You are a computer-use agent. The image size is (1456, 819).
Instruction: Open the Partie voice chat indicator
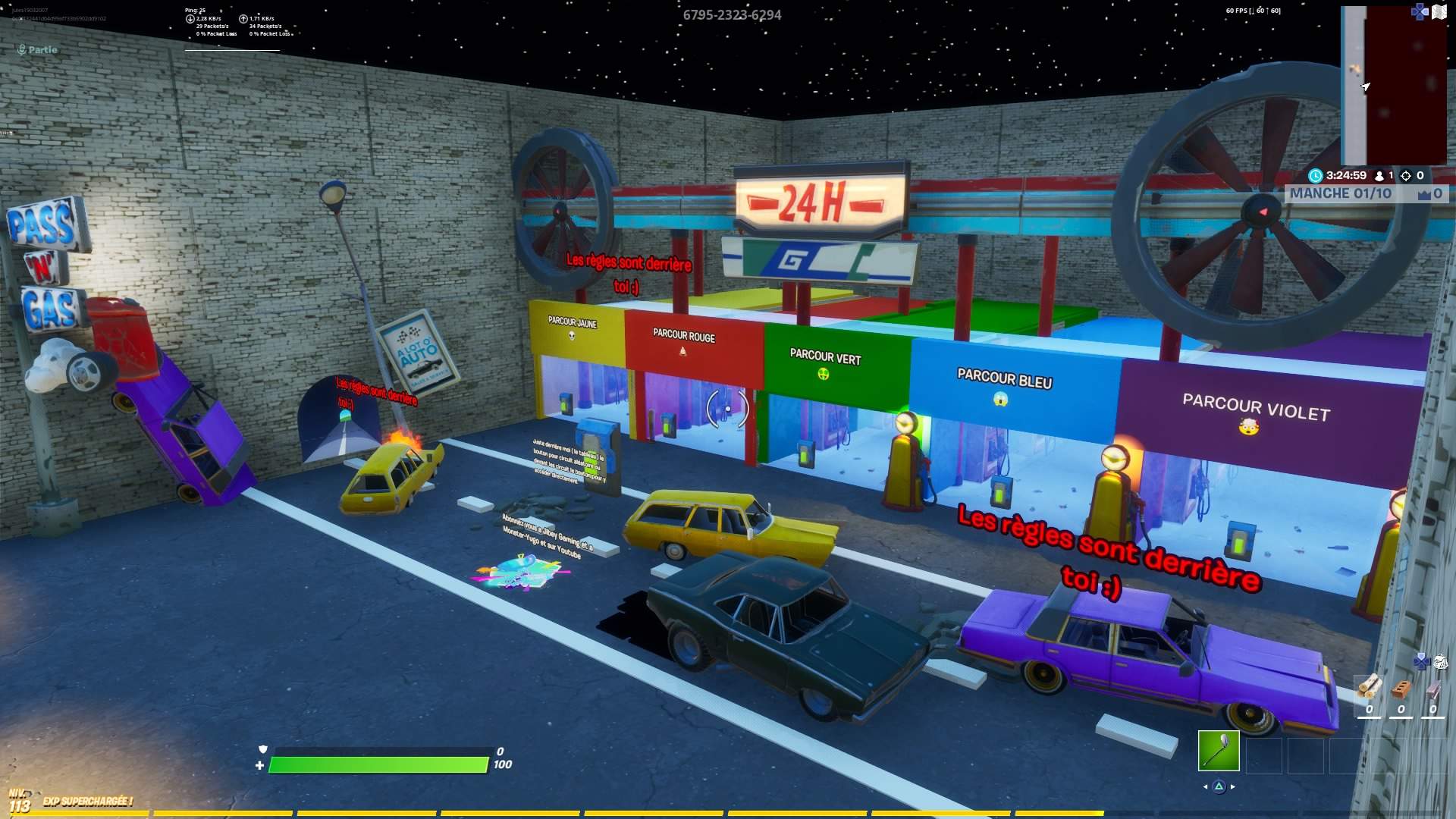pyautogui.click(x=37, y=50)
